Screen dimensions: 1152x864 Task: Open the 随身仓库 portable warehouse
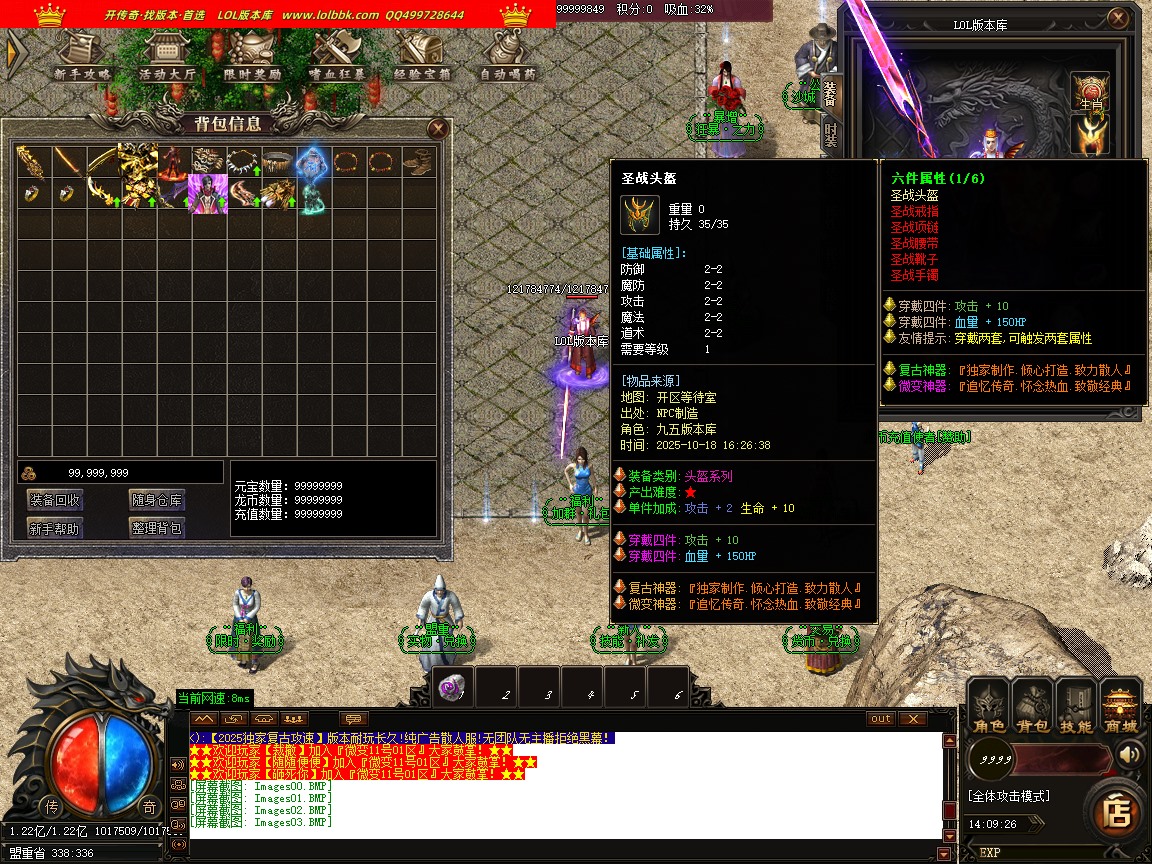click(x=156, y=500)
